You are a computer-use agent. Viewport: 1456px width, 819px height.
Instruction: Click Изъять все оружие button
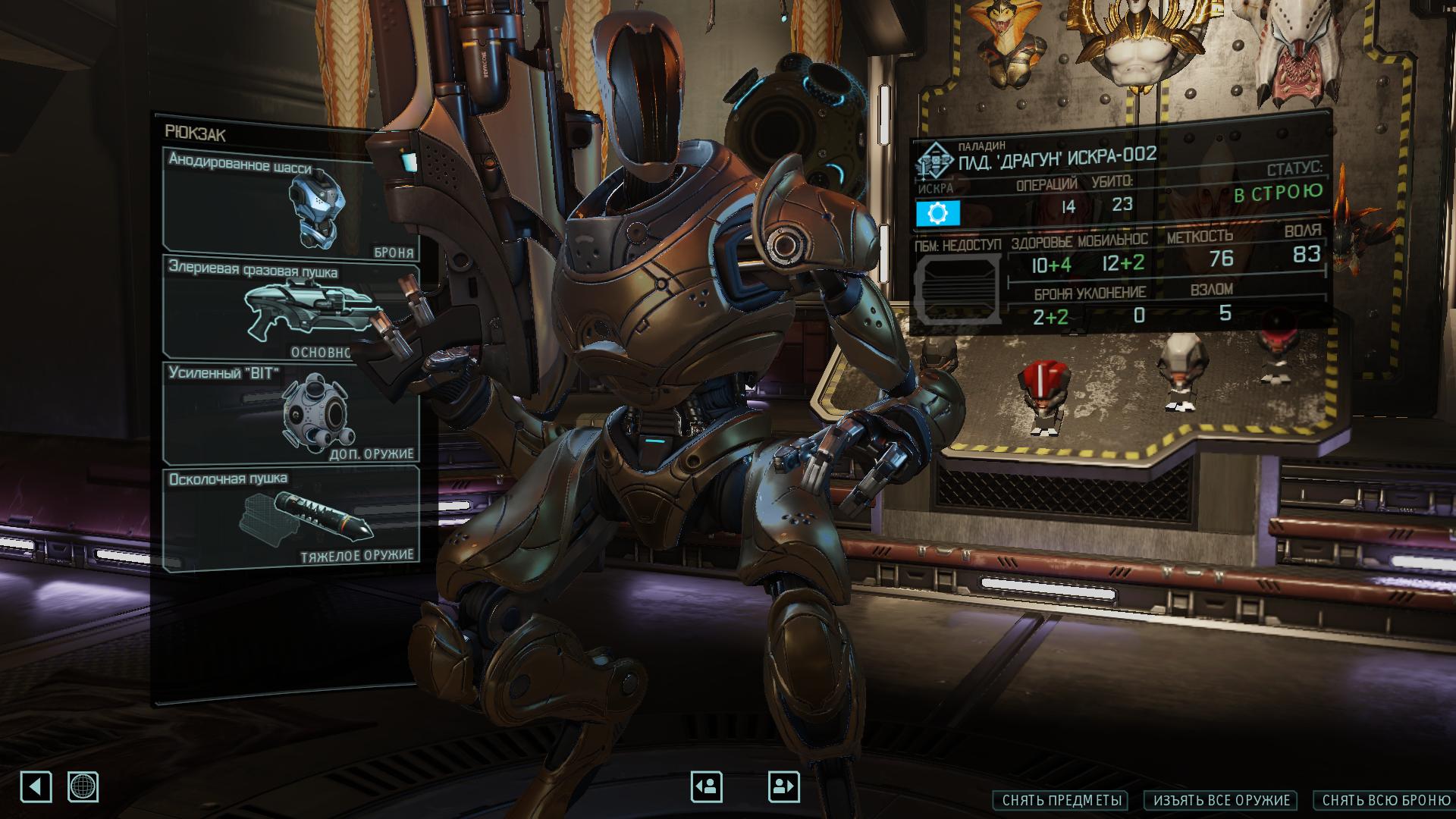click(1222, 800)
